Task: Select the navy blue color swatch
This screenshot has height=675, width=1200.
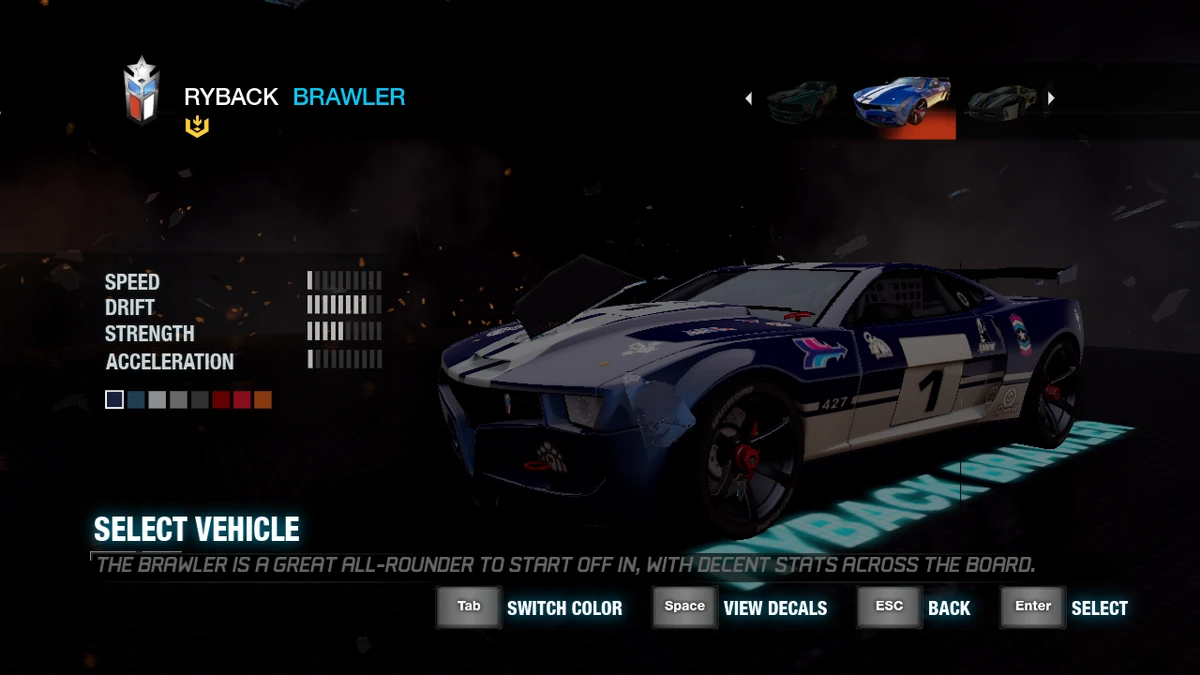Action: pos(115,400)
